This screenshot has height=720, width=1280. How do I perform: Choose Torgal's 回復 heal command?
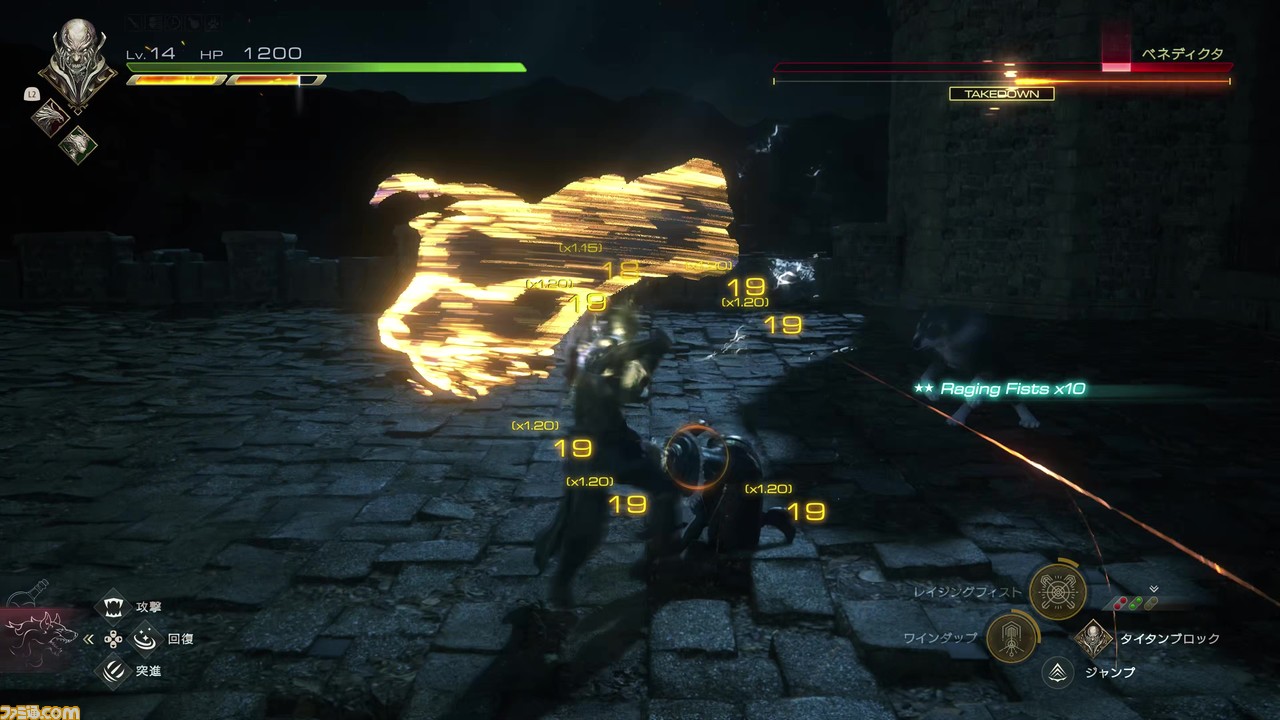[x=146, y=638]
